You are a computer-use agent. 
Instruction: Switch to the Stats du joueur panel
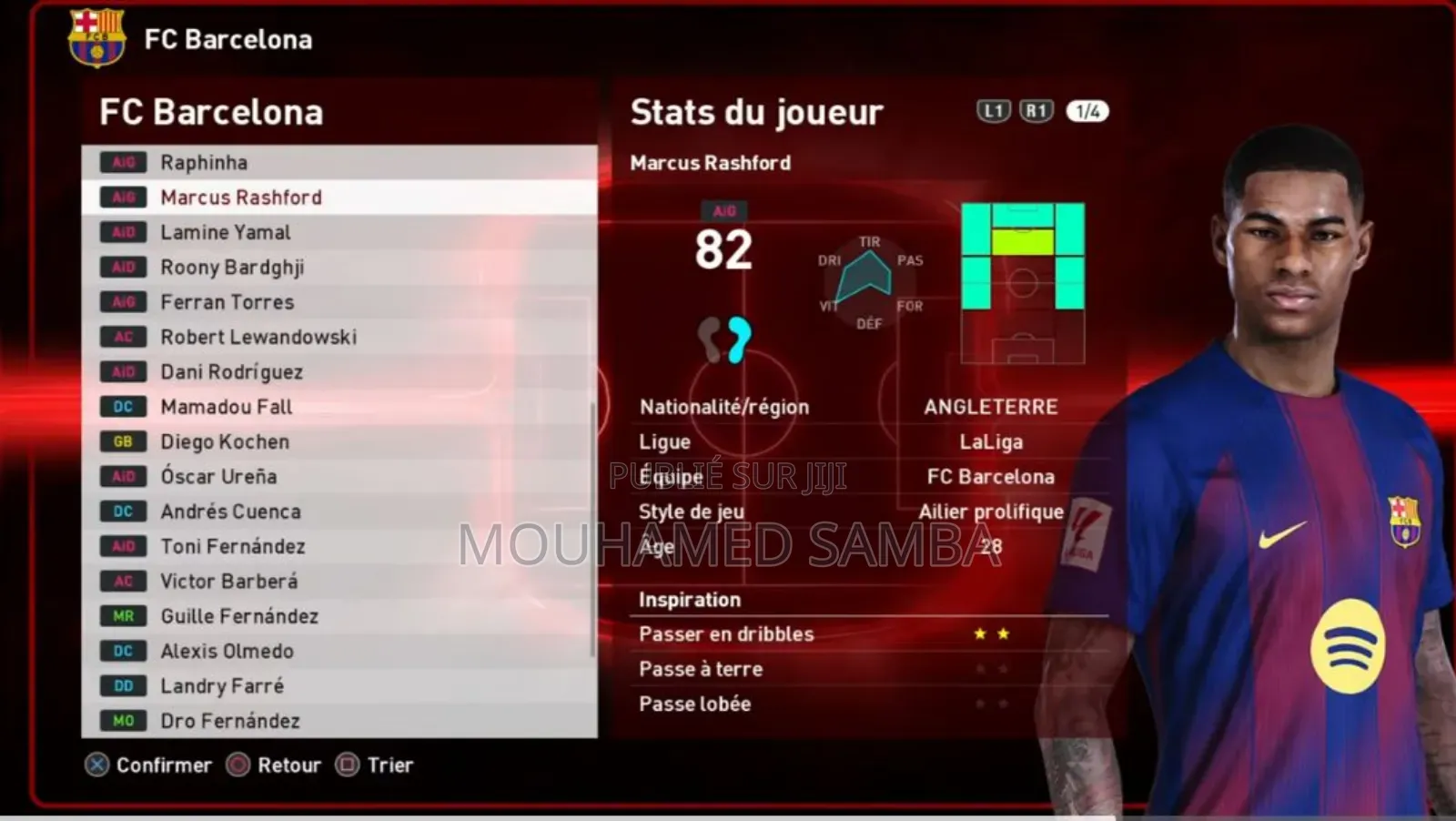pos(757,111)
